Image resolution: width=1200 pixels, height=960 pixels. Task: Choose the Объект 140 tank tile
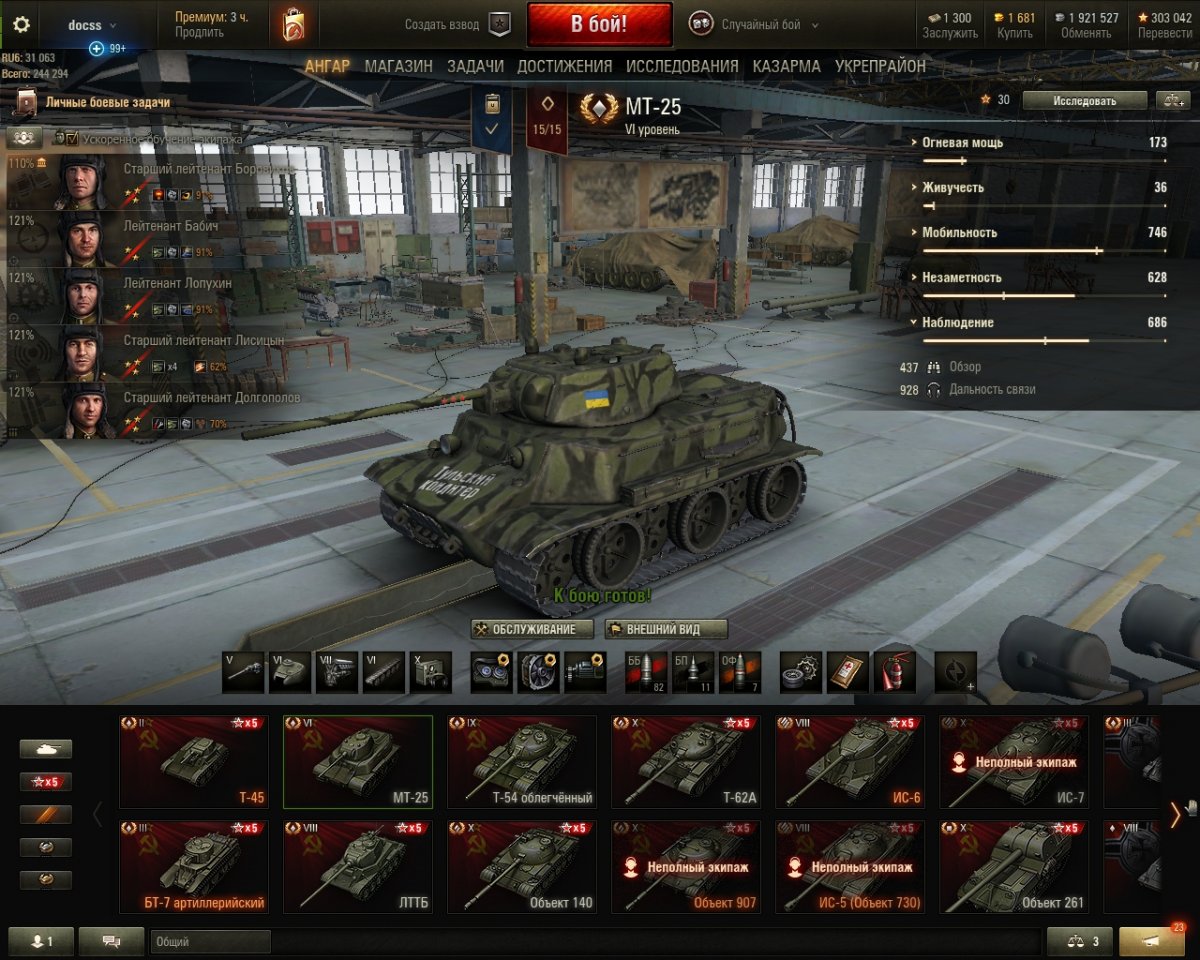tap(521, 867)
